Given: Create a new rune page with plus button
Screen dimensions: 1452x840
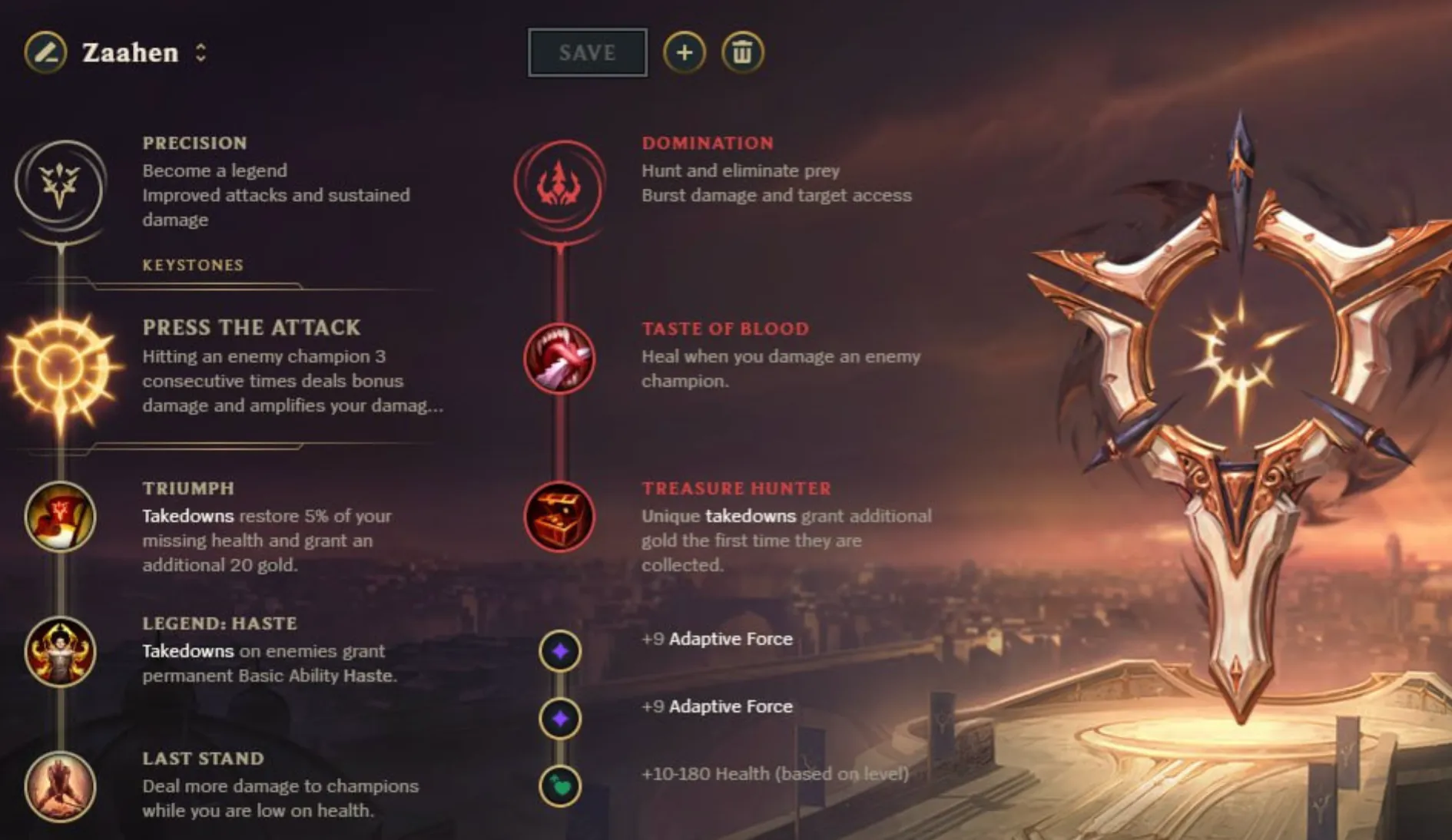Looking at the screenshot, I should pos(684,52).
